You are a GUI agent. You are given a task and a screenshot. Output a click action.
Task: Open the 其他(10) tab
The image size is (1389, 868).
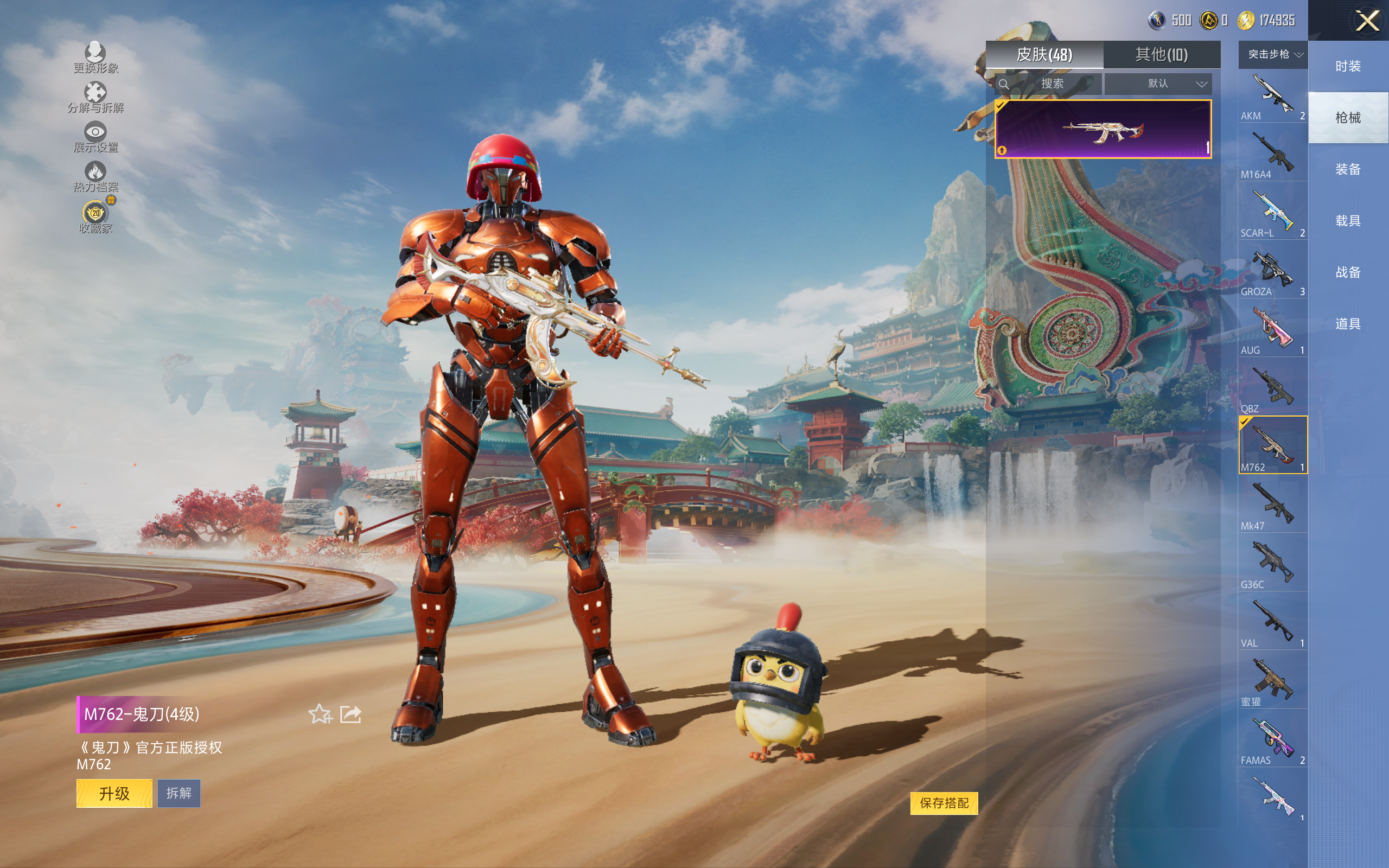tap(1161, 55)
